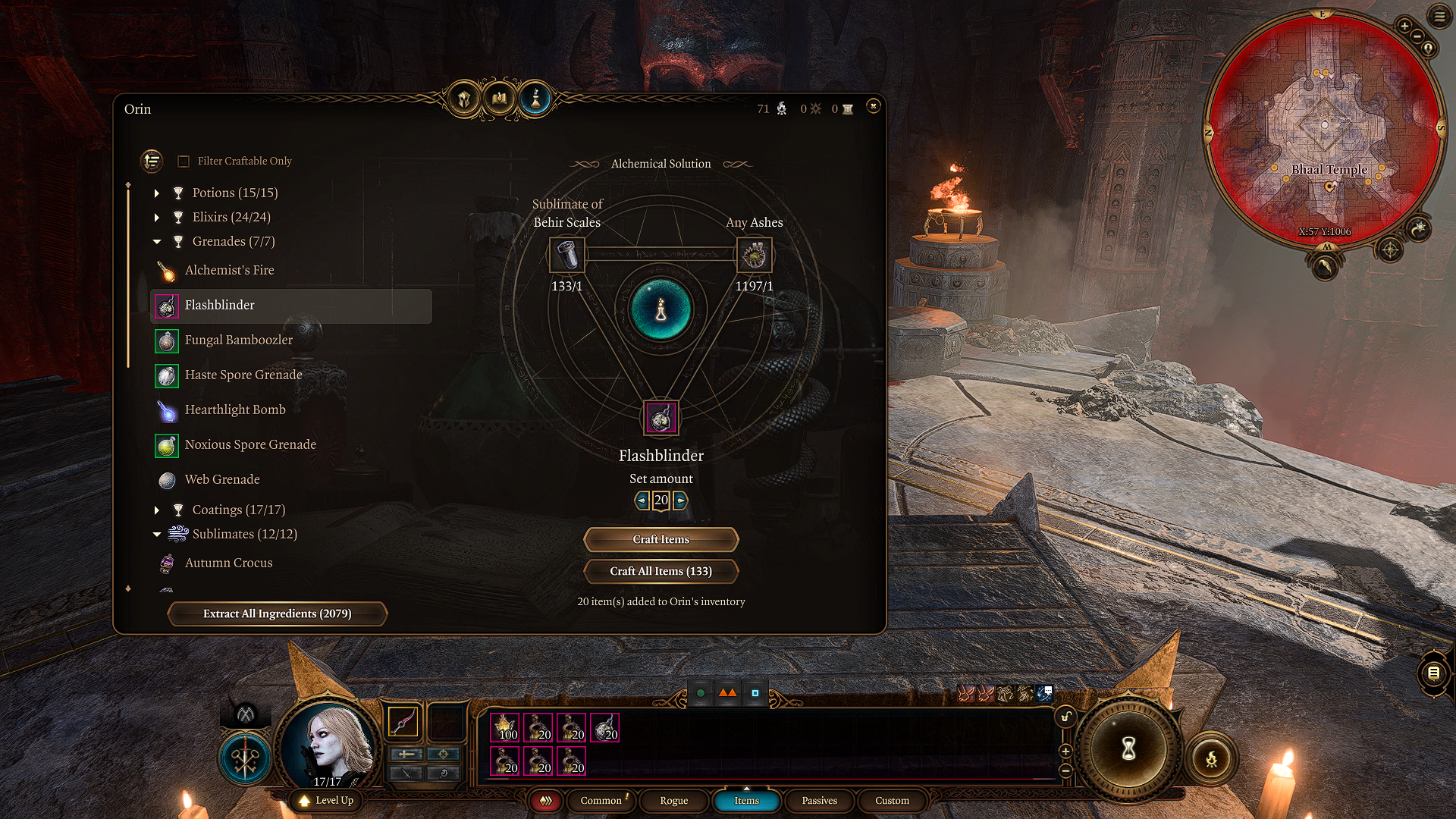
Task: Close the alchemy window
Action: 873,106
